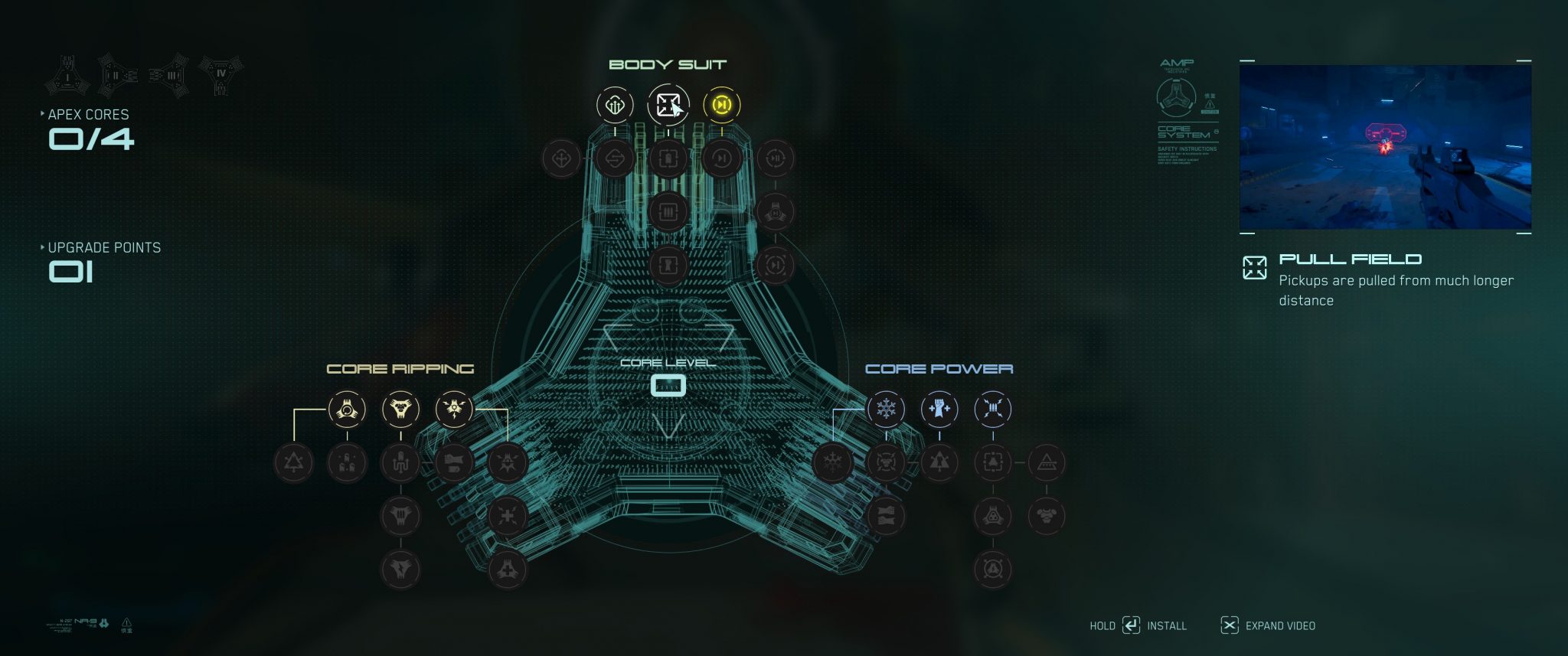The height and width of the screenshot is (656, 1568).
Task: Select the lit Core Ripping lightning-bolt core node
Action: pos(454,409)
